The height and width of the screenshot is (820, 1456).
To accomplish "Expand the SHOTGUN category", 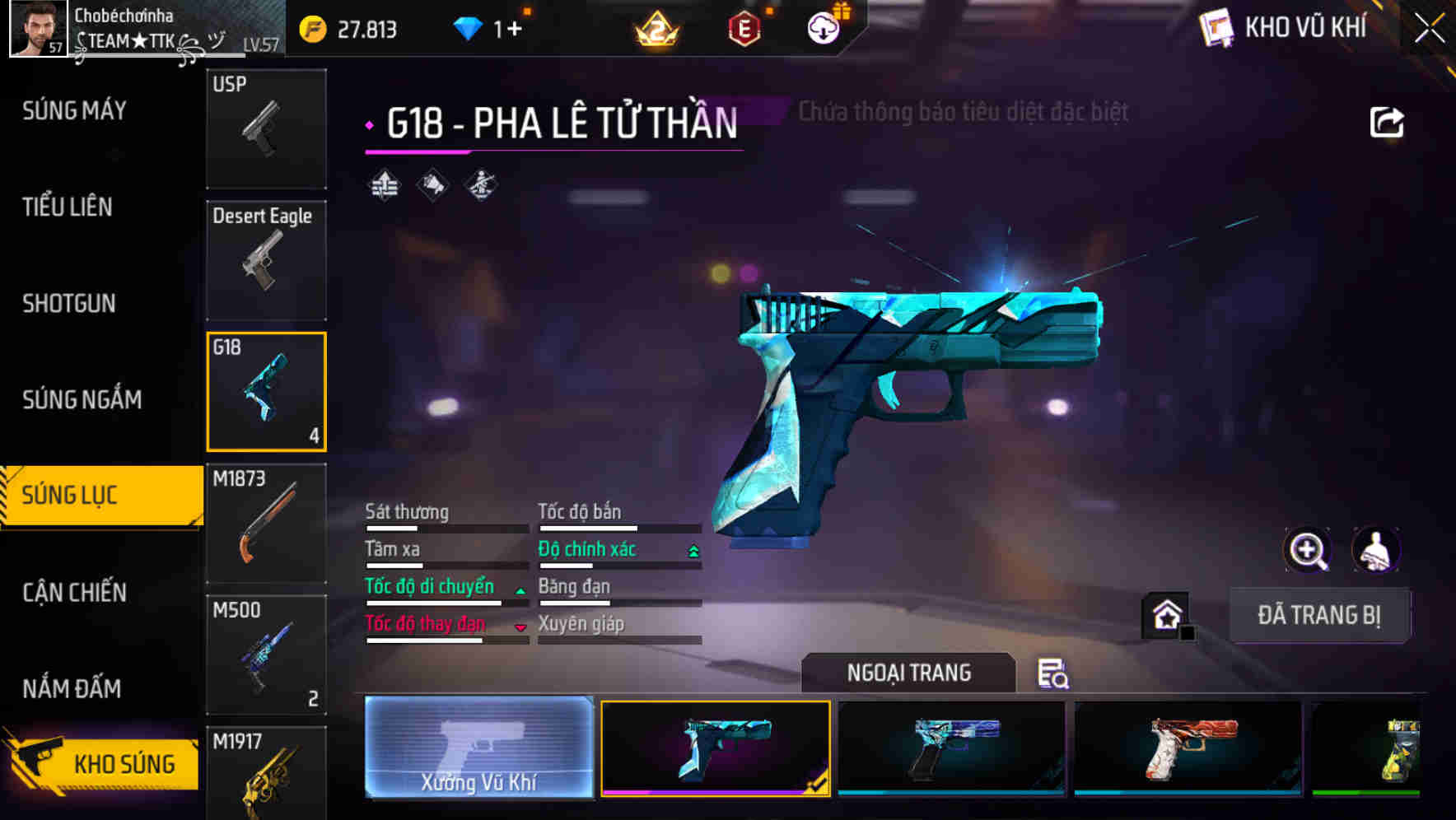I will coord(68,304).
